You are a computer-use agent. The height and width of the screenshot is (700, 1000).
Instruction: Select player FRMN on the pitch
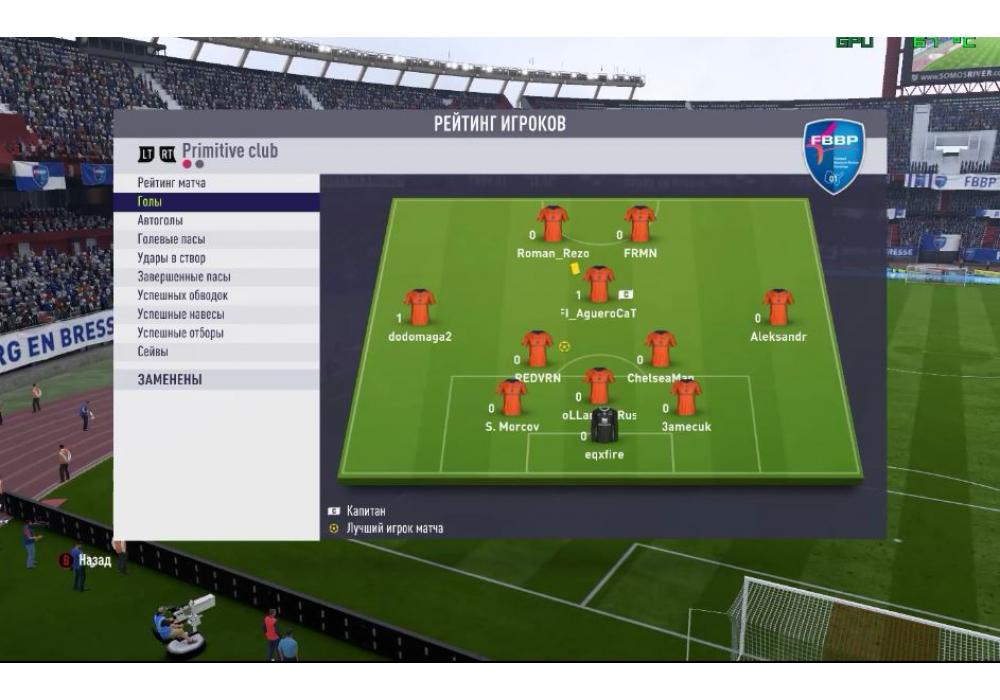pyautogui.click(x=640, y=225)
